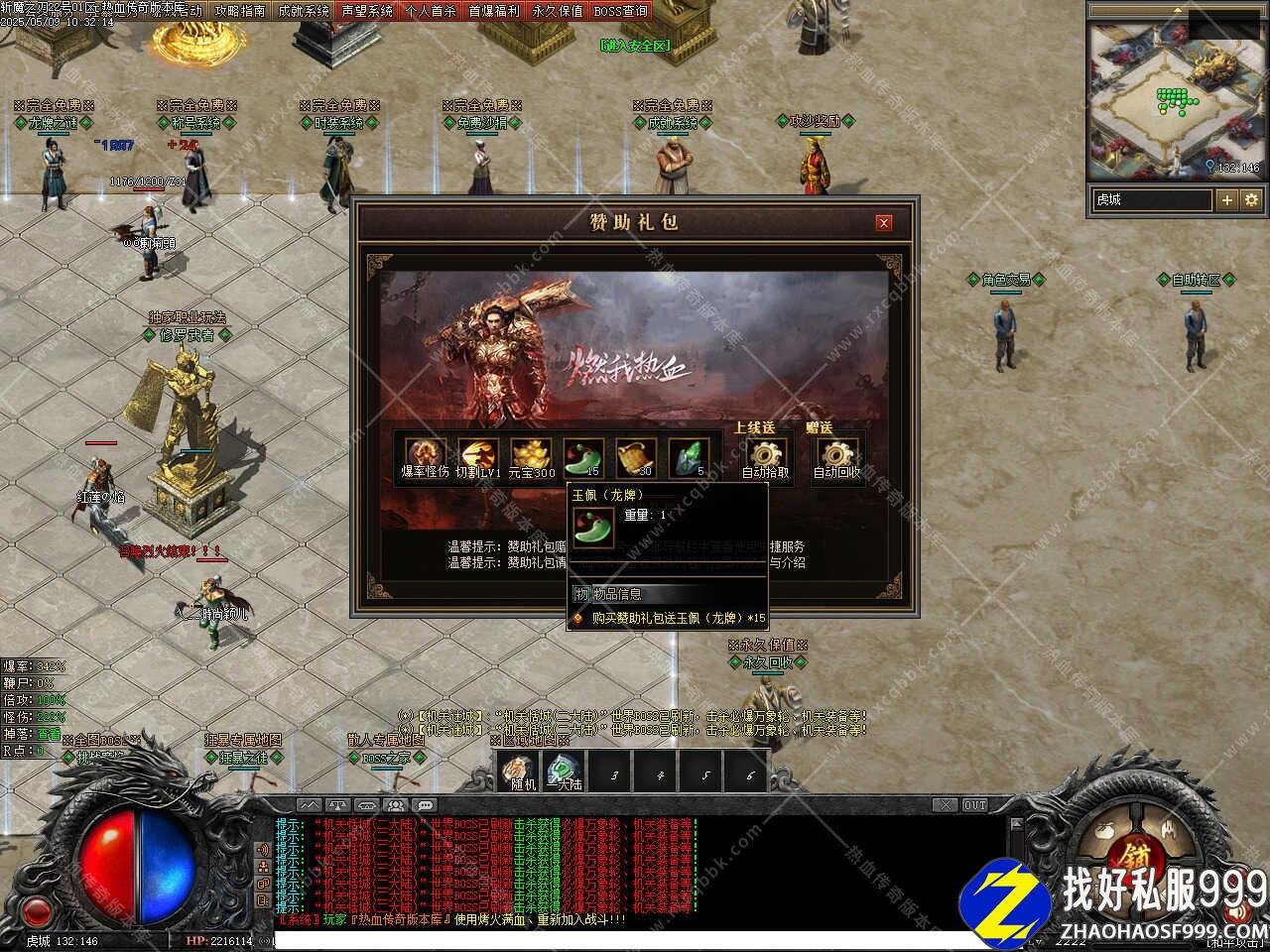Viewport: 1270px width, 952px height.
Task: Click the OUT button above the chat
Action: pos(975,805)
